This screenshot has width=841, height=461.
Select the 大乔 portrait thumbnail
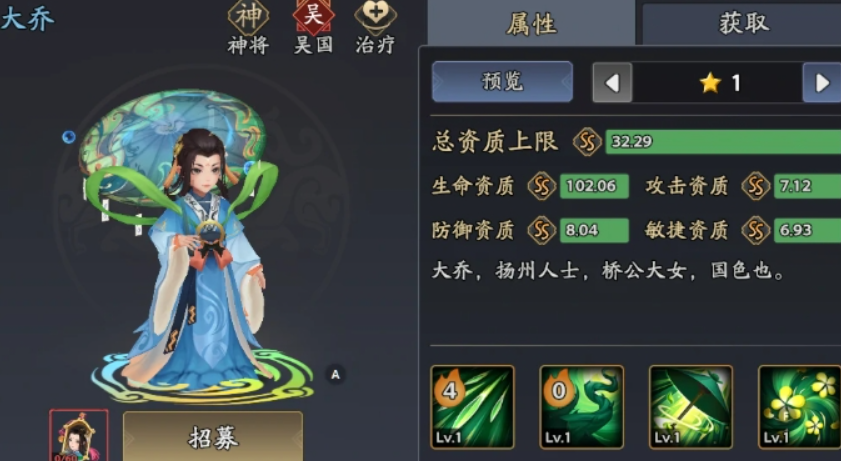pyautogui.click(x=79, y=436)
